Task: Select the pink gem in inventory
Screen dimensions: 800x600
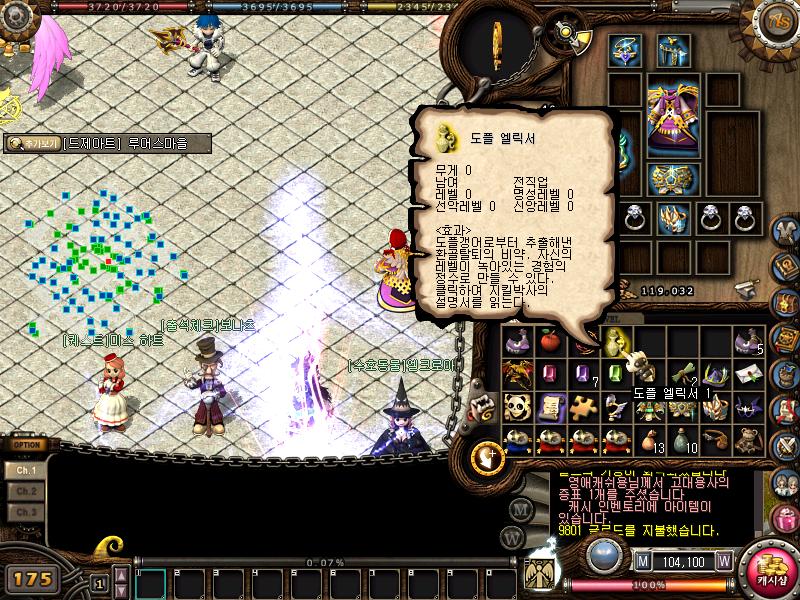Action: (548, 375)
